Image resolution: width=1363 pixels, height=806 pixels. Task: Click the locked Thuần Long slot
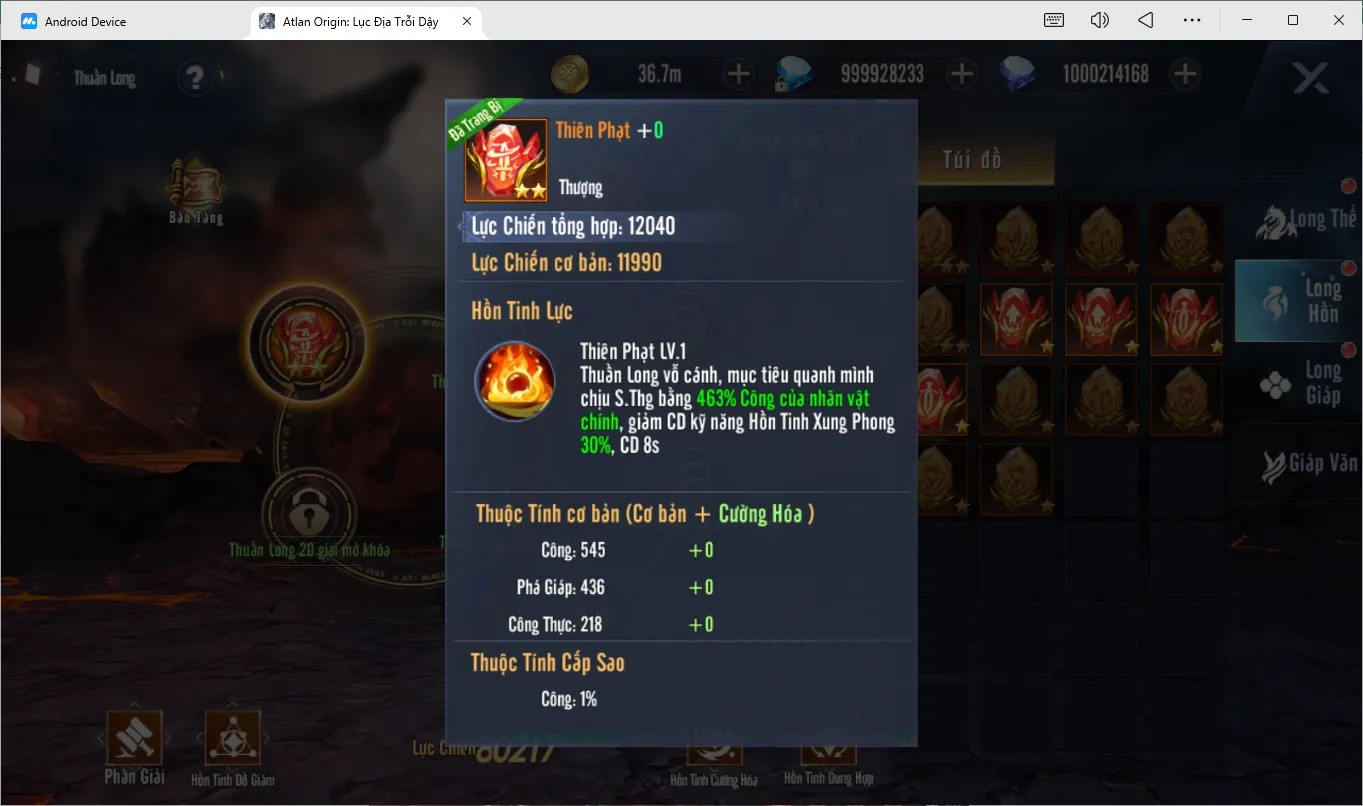coord(308,513)
